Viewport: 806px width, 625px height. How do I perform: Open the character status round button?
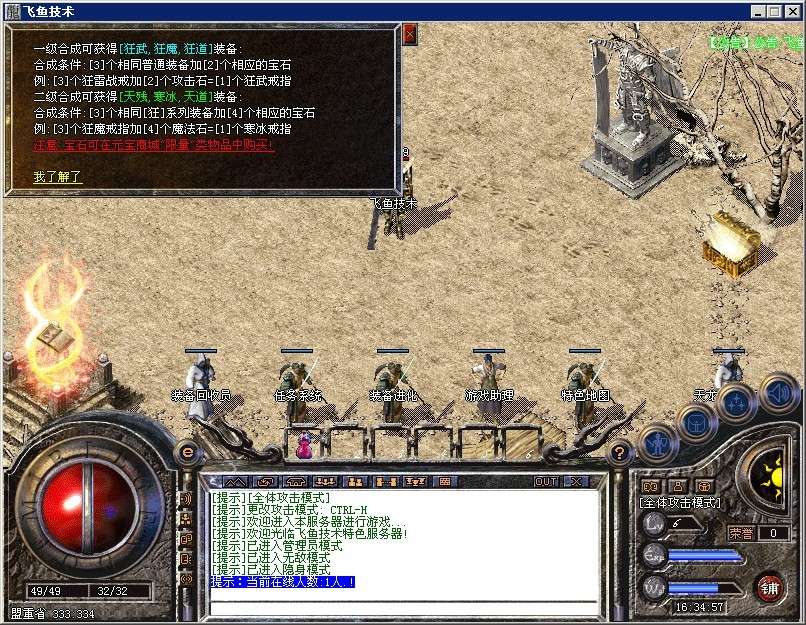[x=656, y=442]
